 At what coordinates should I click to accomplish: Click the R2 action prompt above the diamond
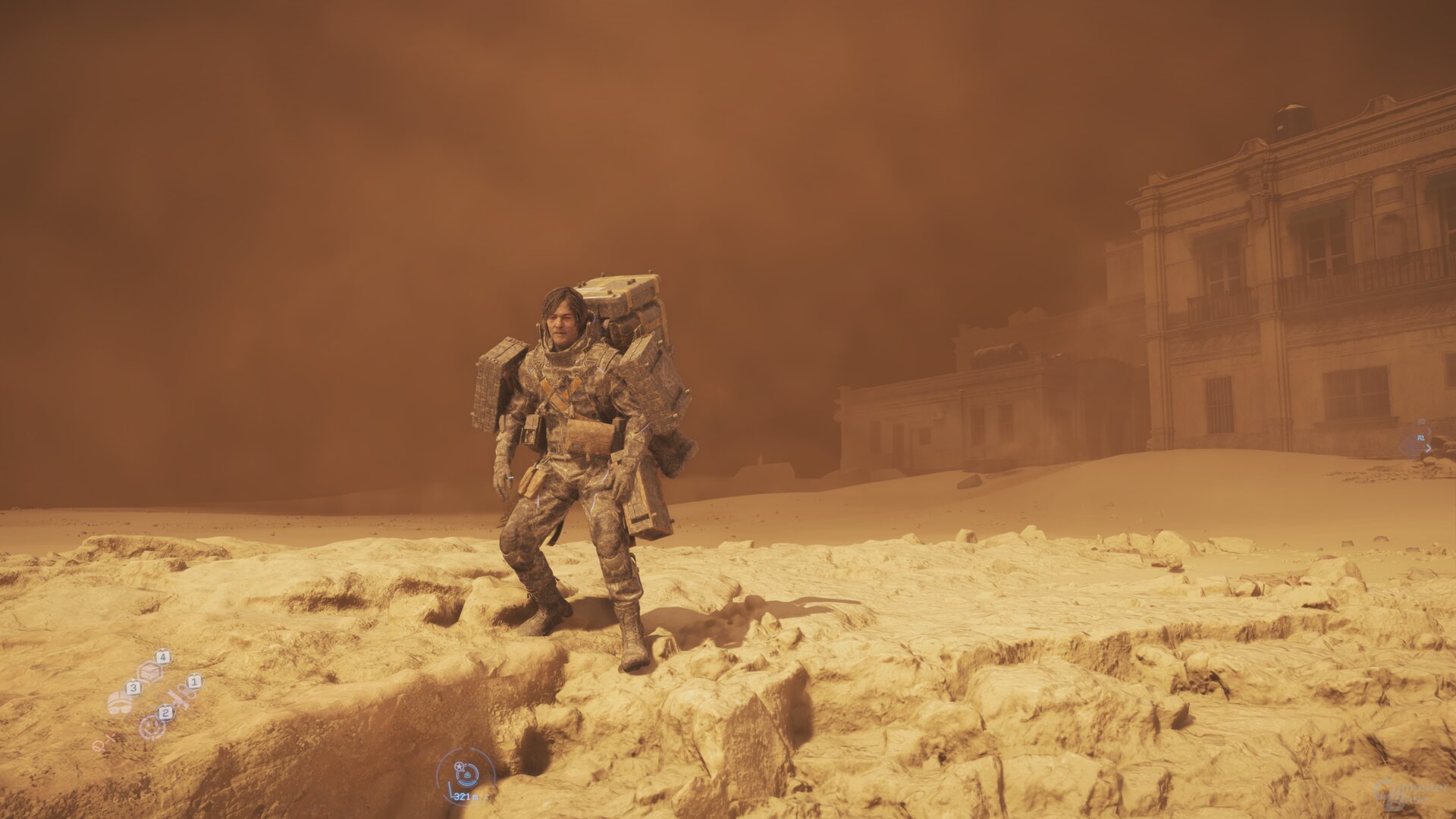click(1422, 422)
